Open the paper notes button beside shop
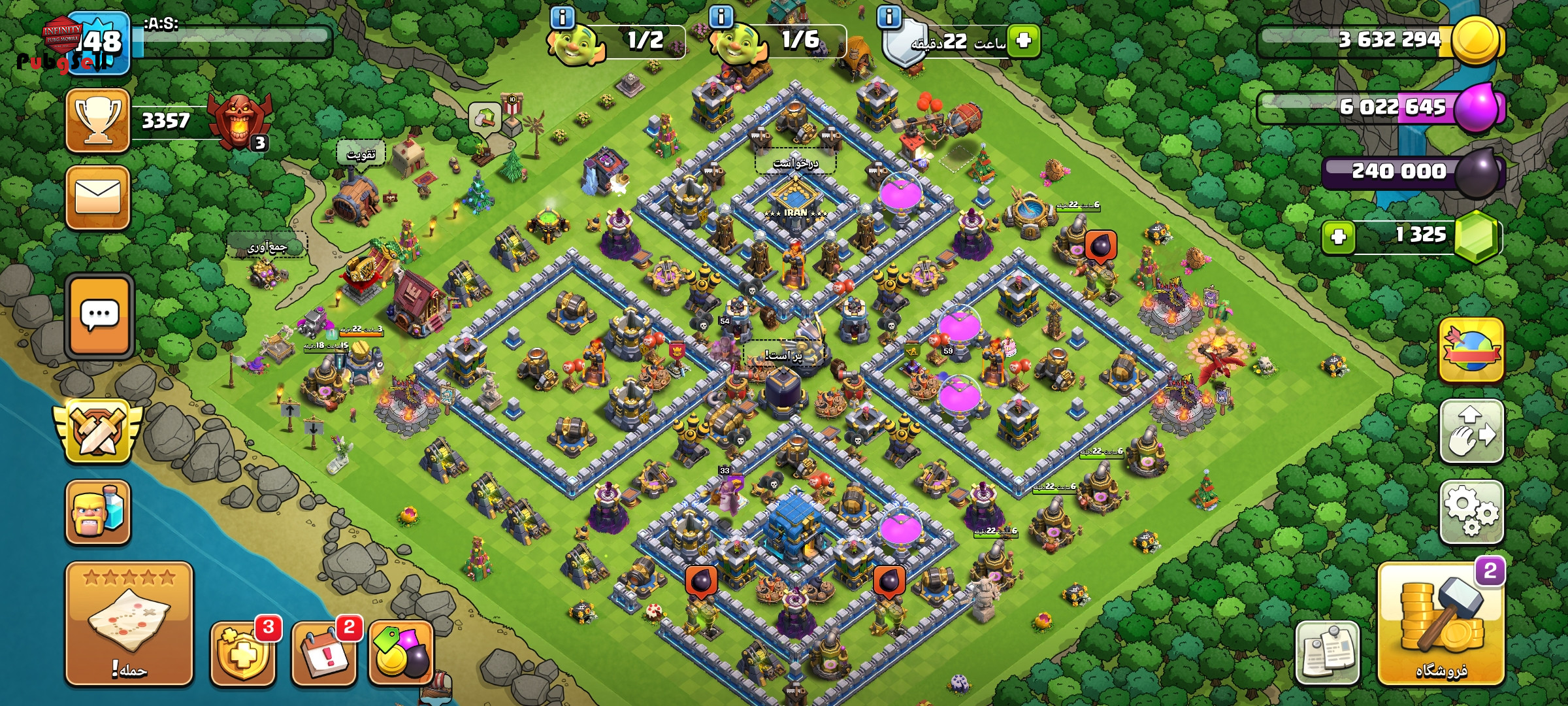Screen dimensions: 1568x706 [x=1327, y=652]
